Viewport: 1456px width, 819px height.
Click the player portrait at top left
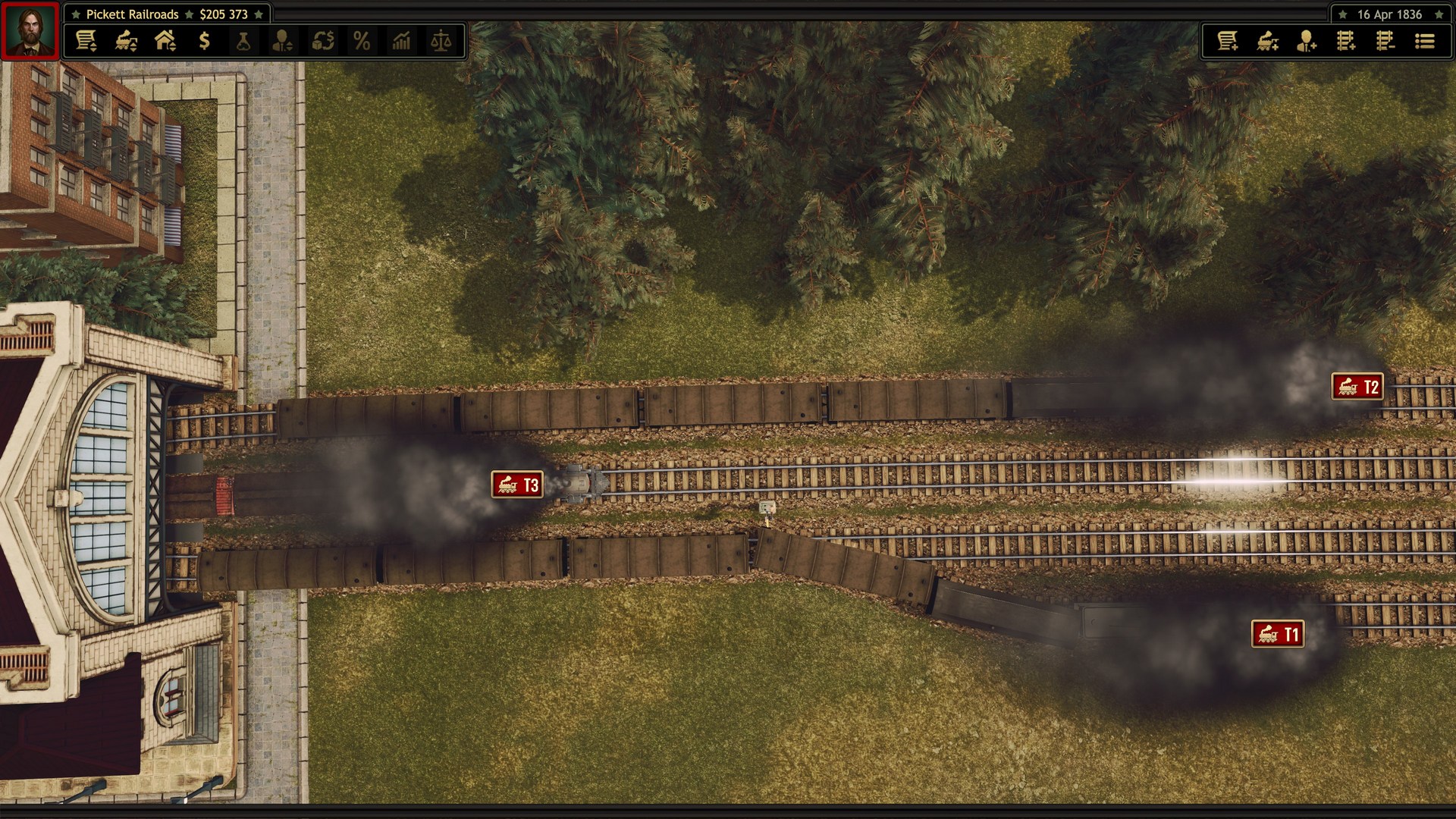tap(30, 30)
